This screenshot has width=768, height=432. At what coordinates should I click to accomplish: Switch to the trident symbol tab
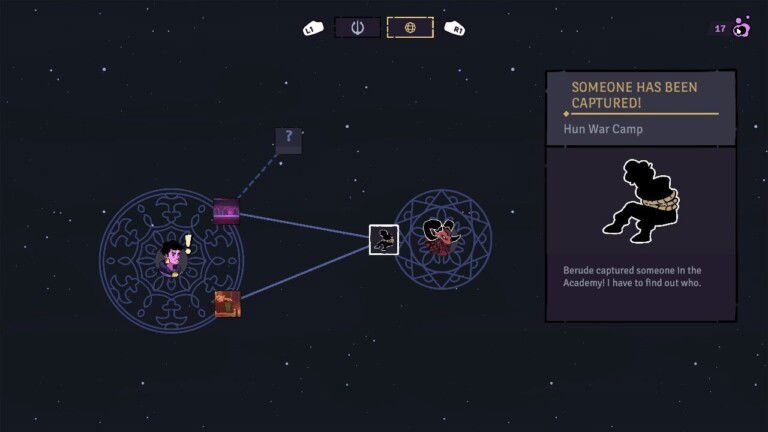click(357, 28)
